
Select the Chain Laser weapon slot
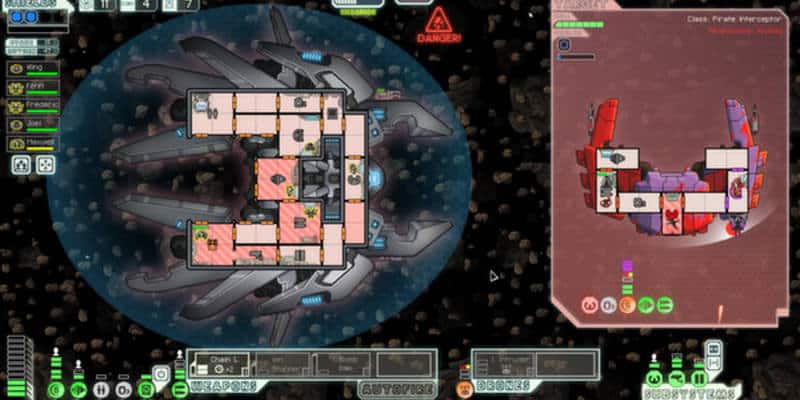point(218,363)
